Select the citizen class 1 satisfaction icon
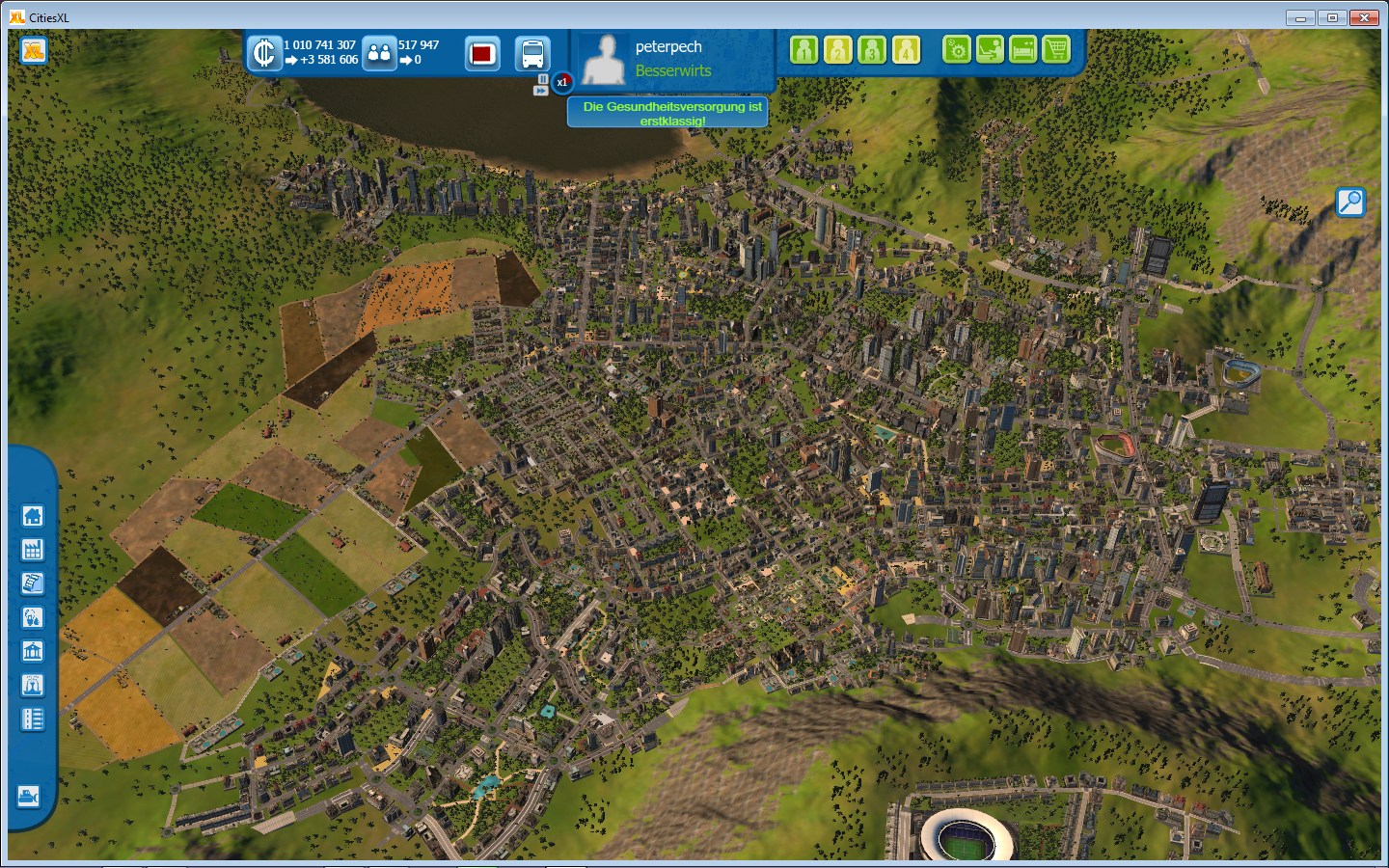The image size is (1389, 868). pos(803,50)
